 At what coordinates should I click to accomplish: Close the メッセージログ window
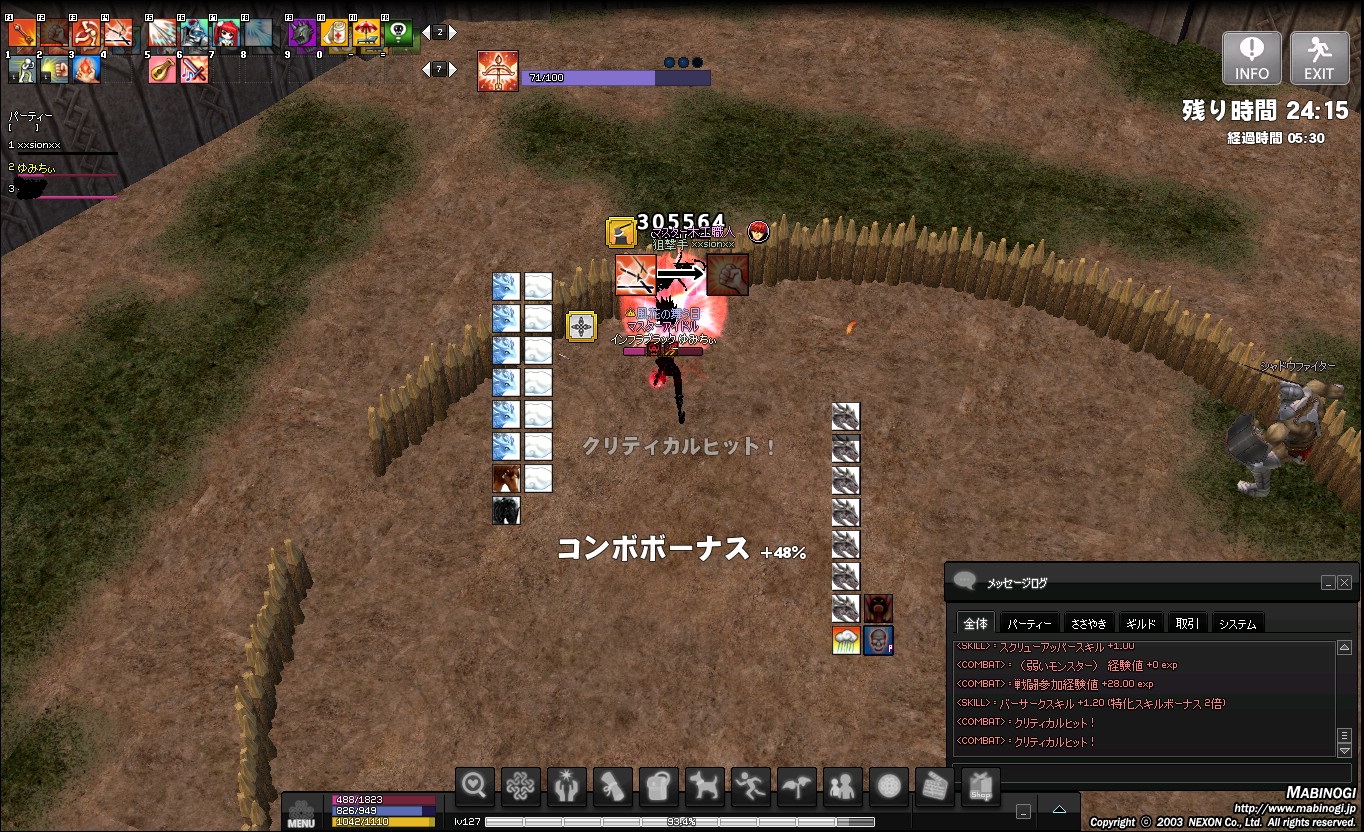click(1345, 583)
